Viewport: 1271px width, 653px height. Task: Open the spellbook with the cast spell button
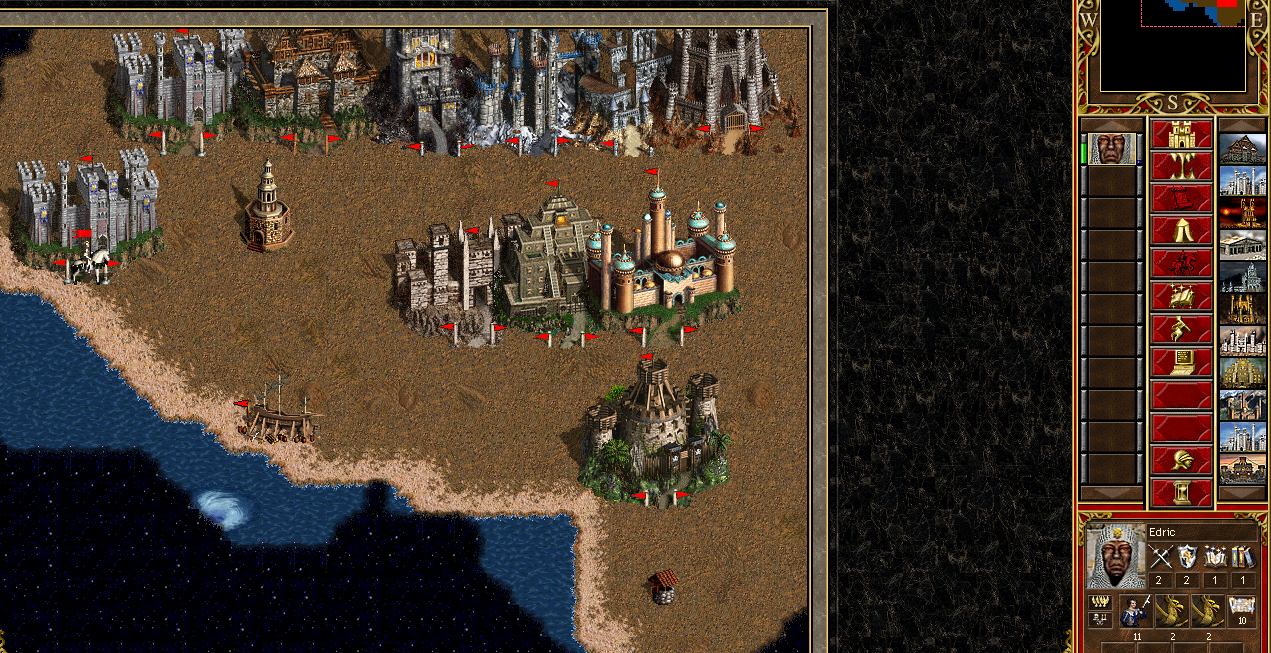[1181, 297]
